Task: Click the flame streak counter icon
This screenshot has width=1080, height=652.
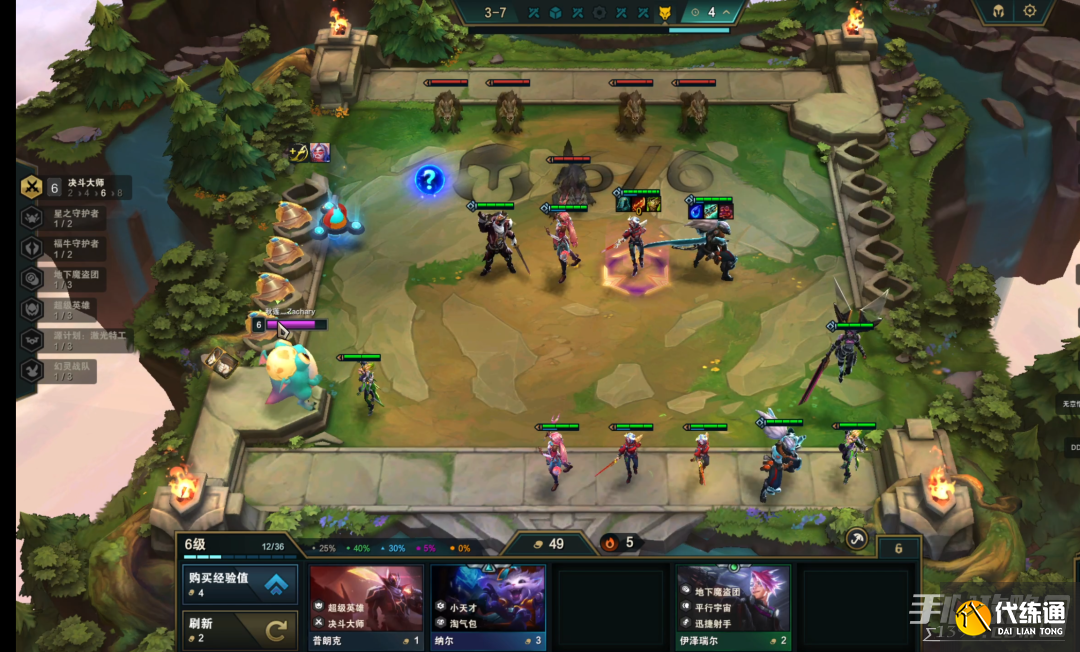Action: 609,543
